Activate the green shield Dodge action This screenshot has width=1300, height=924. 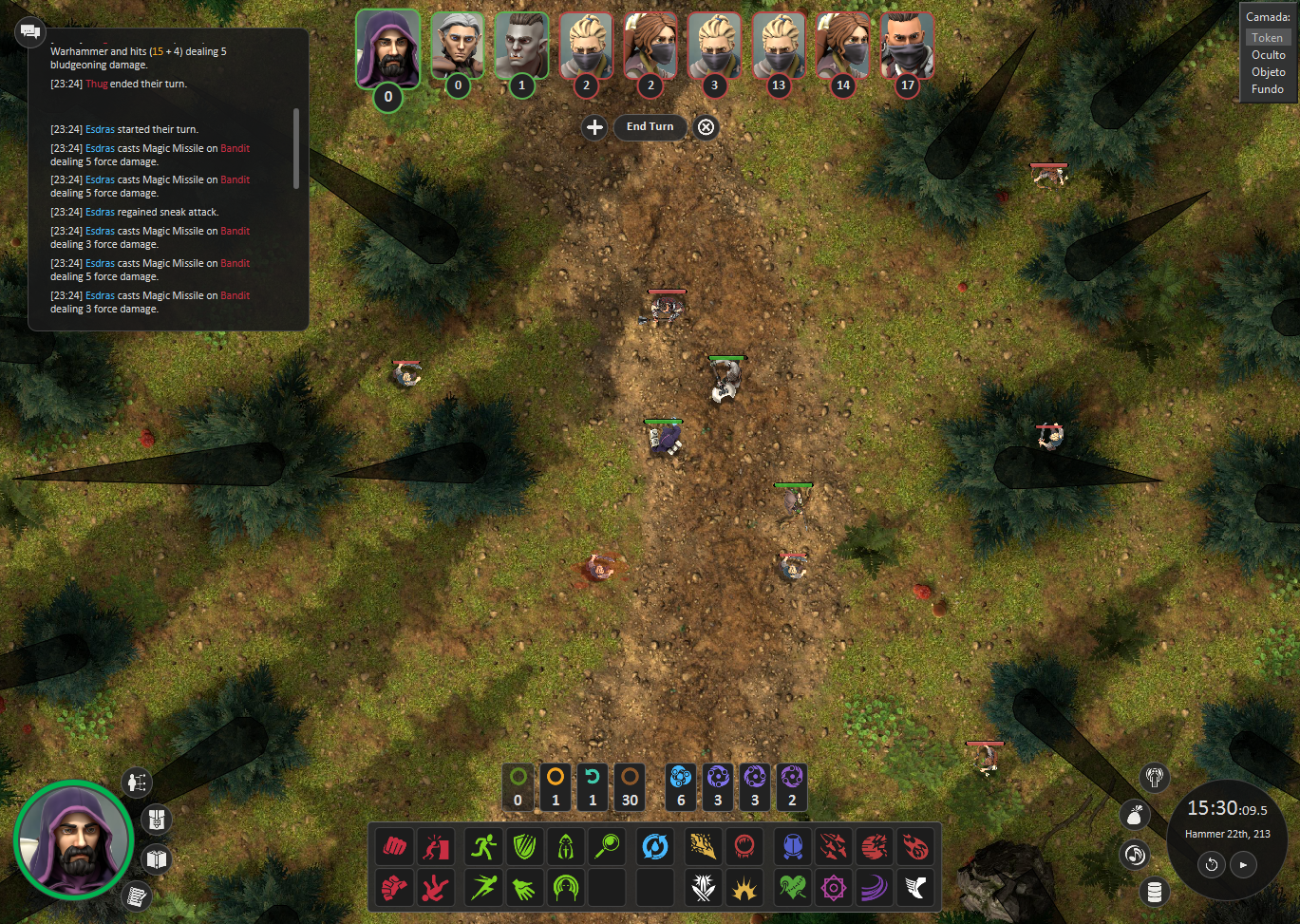(x=525, y=845)
